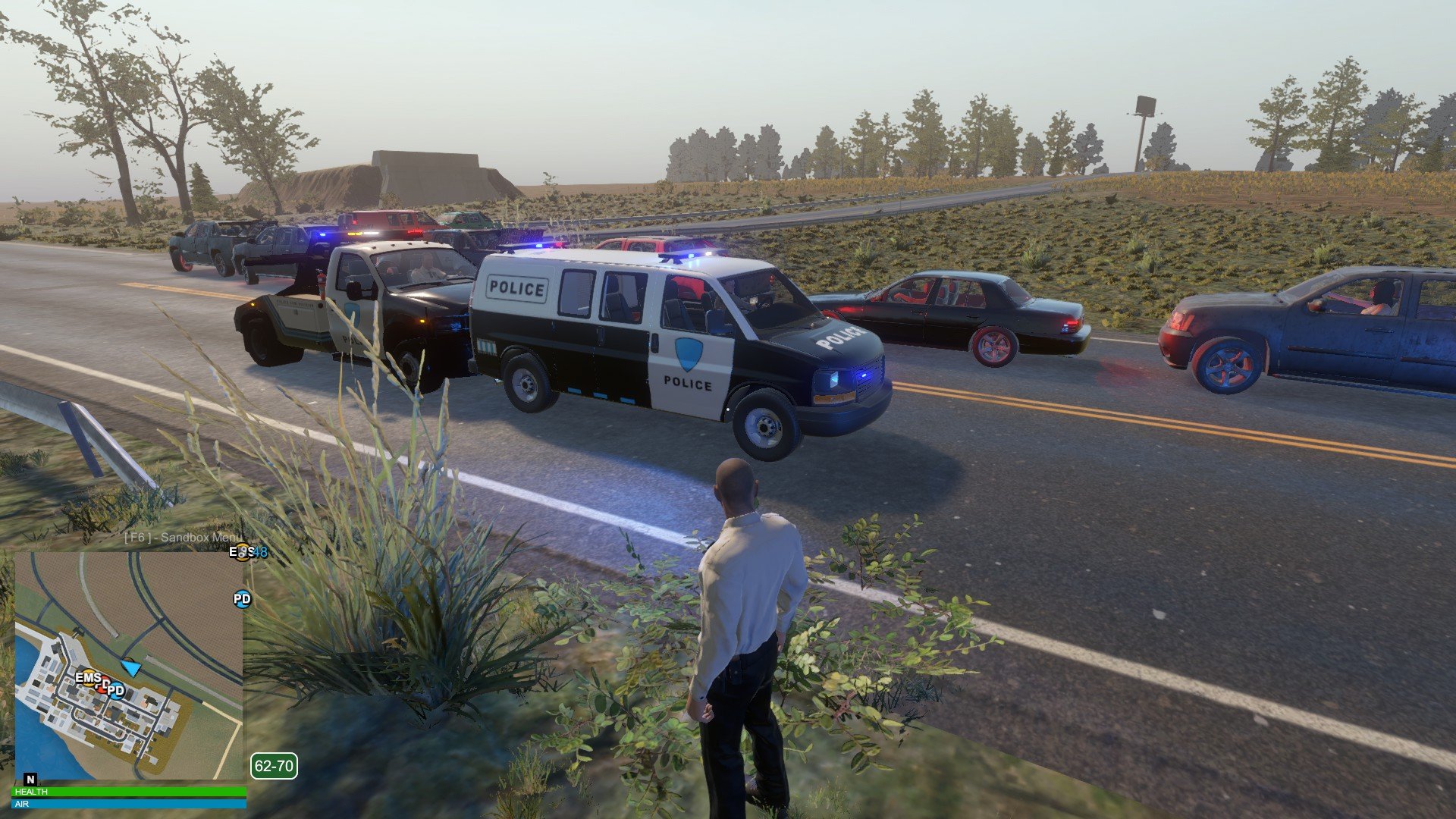The image size is (1456, 819).
Task: Select the yellow EMS marker in town
Action: click(88, 677)
